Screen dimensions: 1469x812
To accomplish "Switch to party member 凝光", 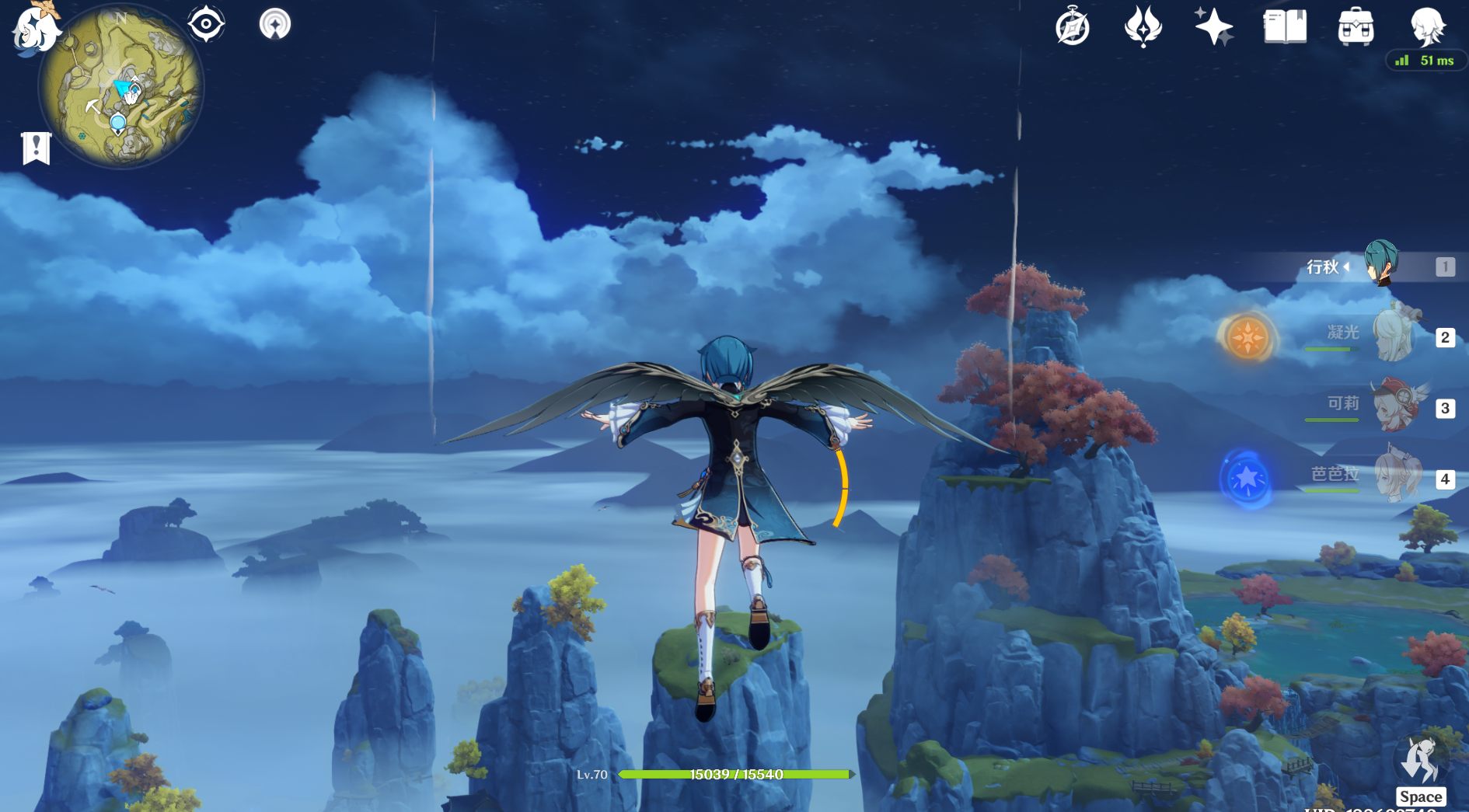I will [x=1394, y=336].
